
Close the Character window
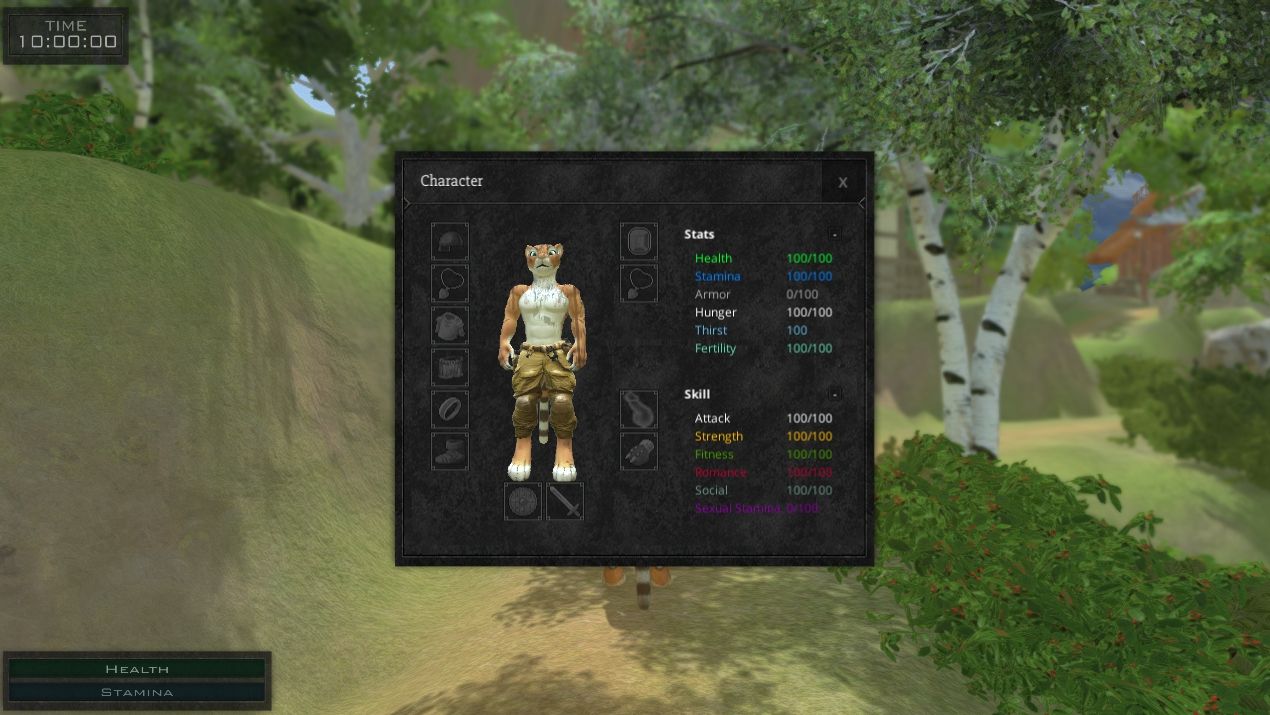coord(843,182)
